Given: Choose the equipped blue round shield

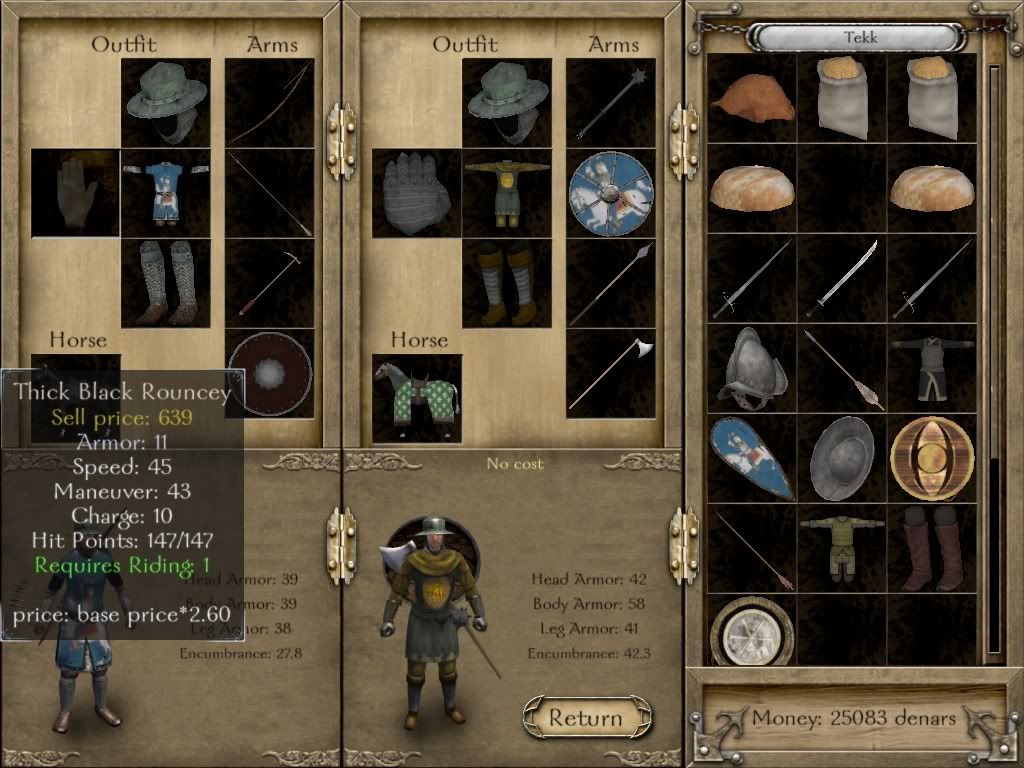Looking at the screenshot, I should pos(610,194).
